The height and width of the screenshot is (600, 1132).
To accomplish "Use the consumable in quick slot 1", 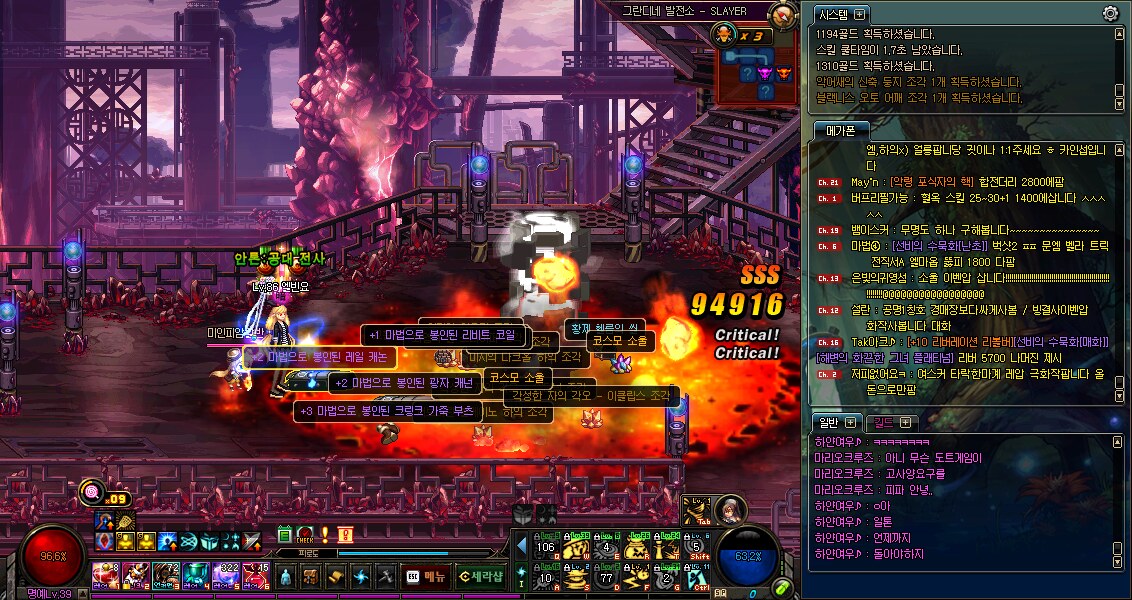I will (106, 576).
